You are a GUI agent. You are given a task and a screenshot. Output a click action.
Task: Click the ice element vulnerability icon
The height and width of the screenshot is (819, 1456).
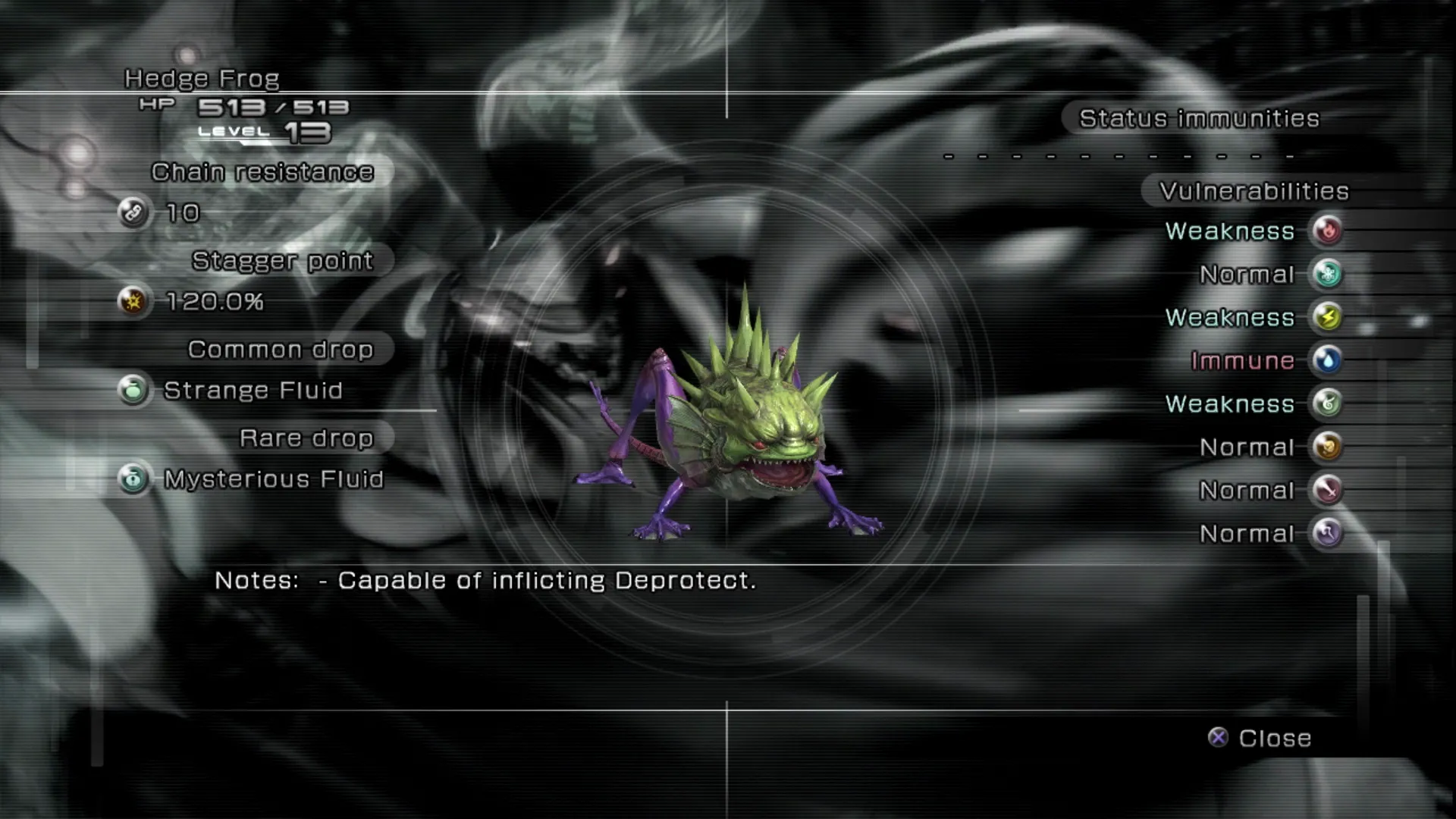(x=1327, y=274)
